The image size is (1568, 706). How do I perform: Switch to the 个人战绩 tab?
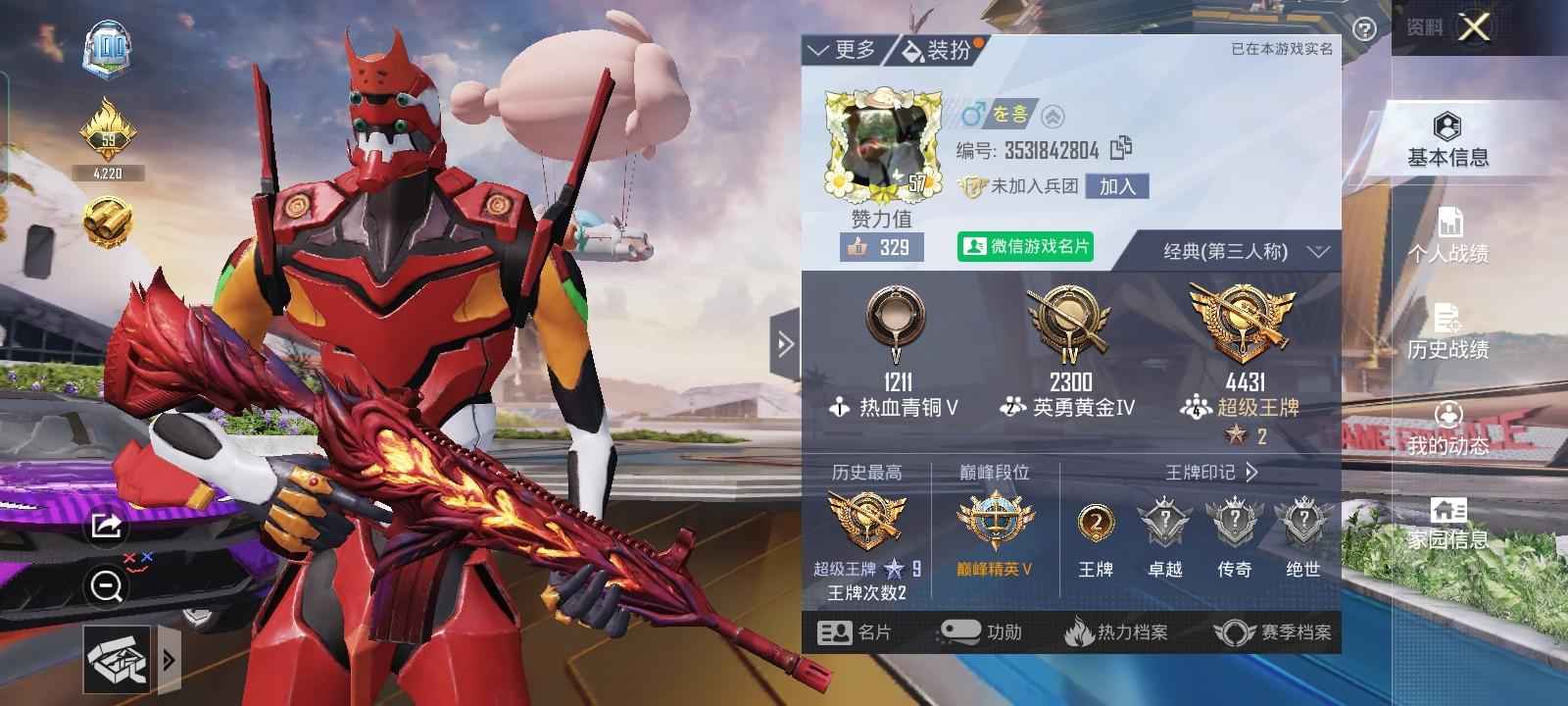pyautogui.click(x=1447, y=236)
